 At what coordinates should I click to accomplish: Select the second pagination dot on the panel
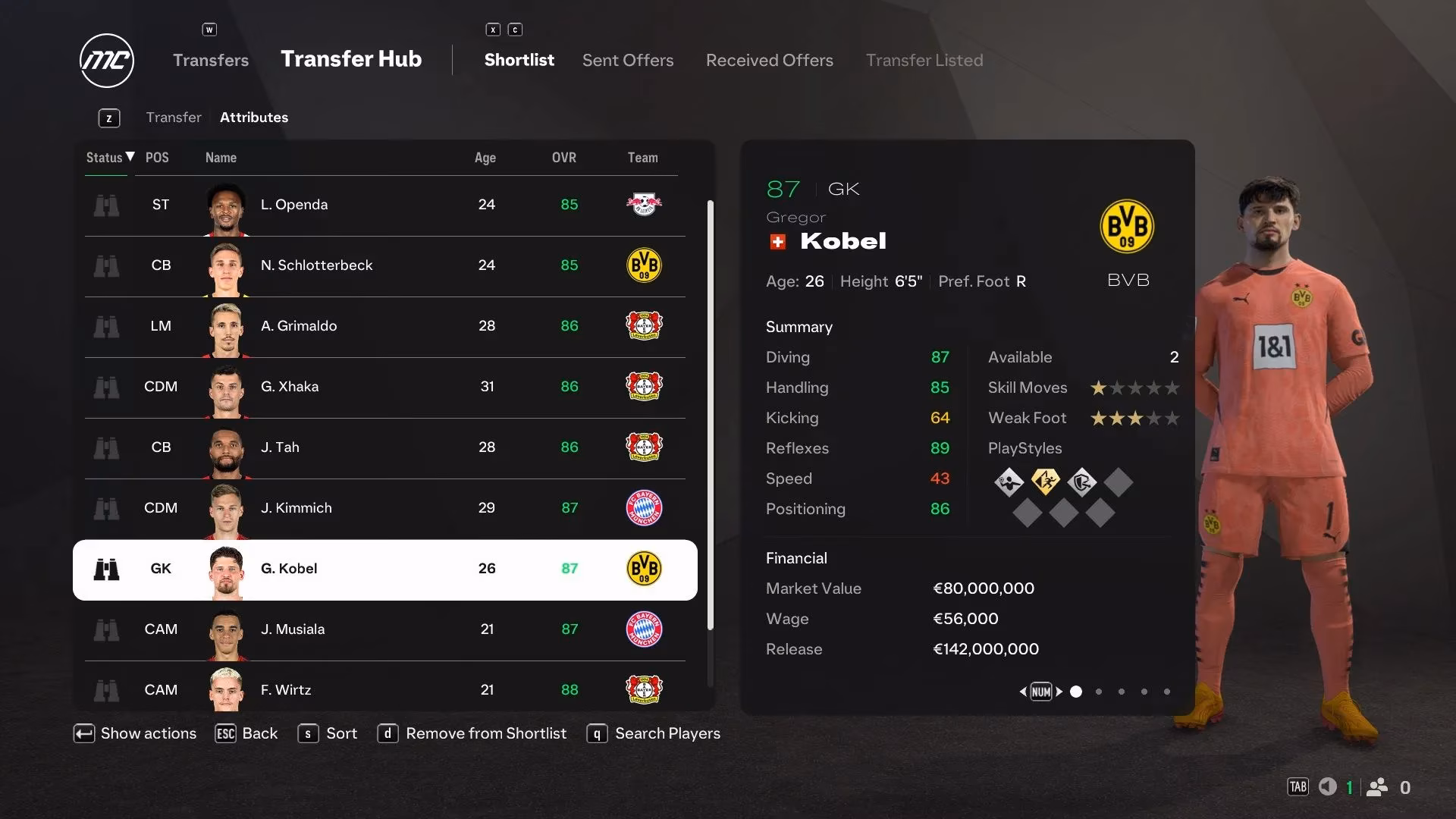click(1098, 692)
